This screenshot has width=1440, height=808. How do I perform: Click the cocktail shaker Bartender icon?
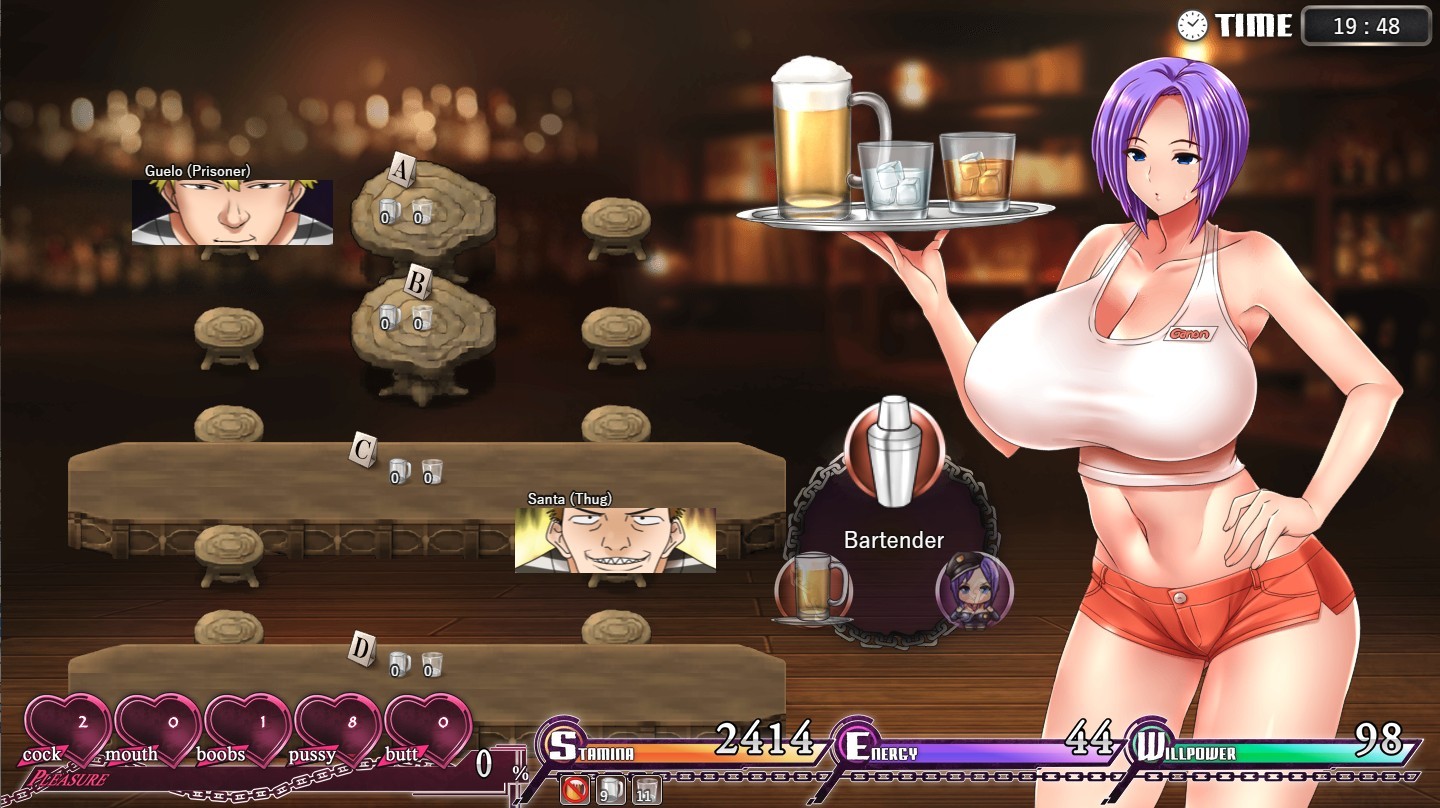pyautogui.click(x=893, y=452)
